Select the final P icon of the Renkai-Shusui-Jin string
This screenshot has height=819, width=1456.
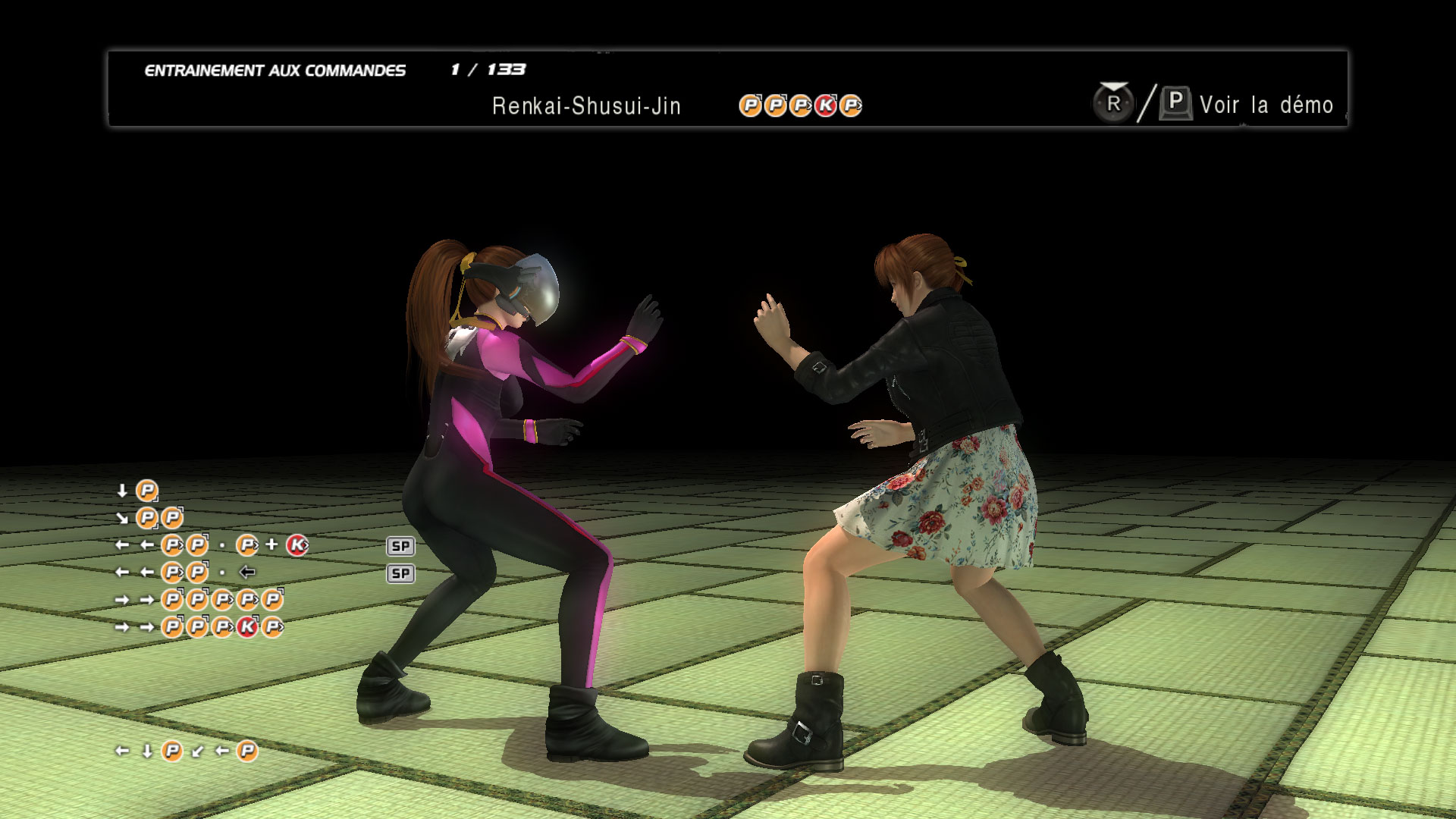tap(849, 105)
